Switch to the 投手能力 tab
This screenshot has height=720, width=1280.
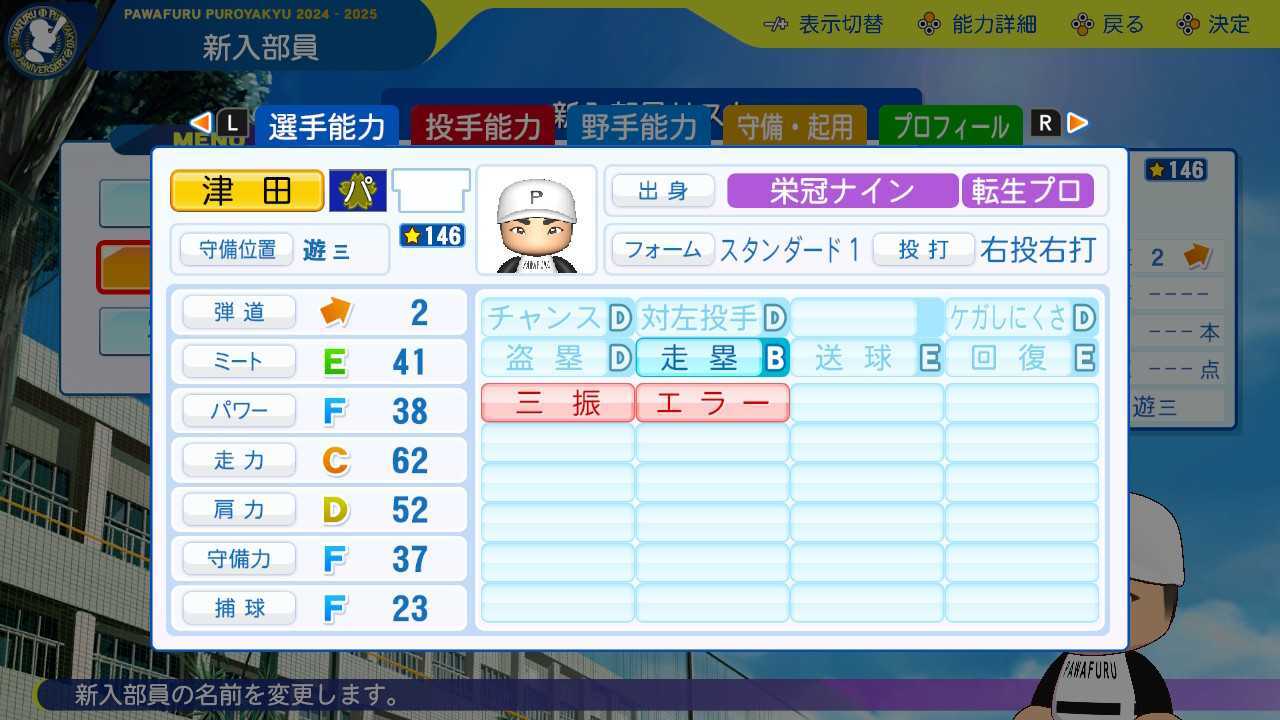[483, 127]
